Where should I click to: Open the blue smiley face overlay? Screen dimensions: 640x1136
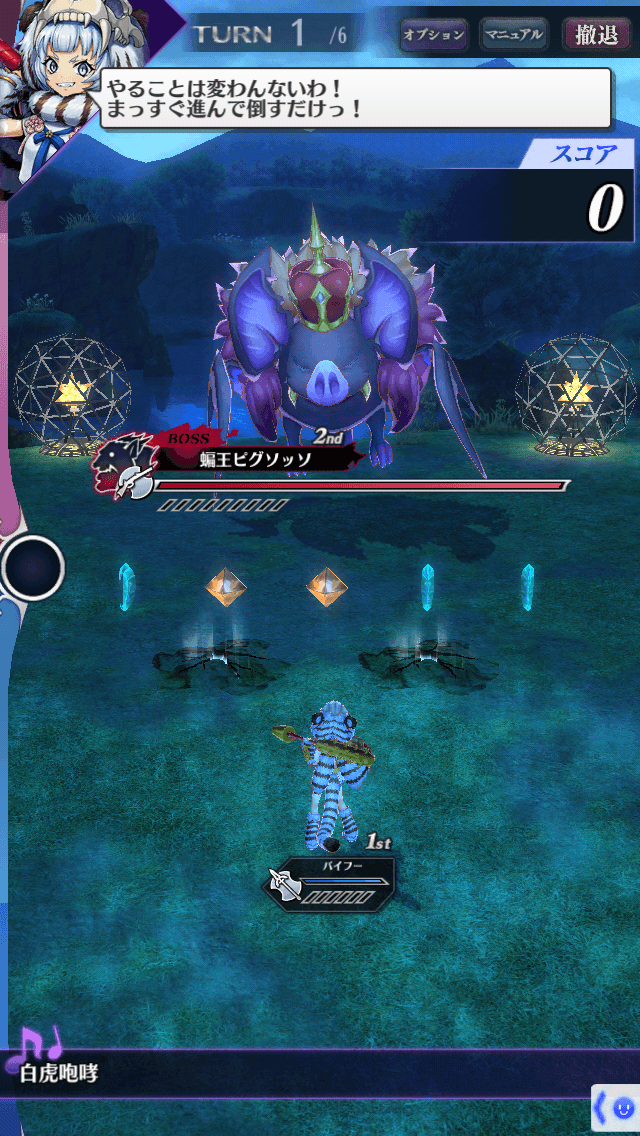pyautogui.click(x=624, y=1109)
